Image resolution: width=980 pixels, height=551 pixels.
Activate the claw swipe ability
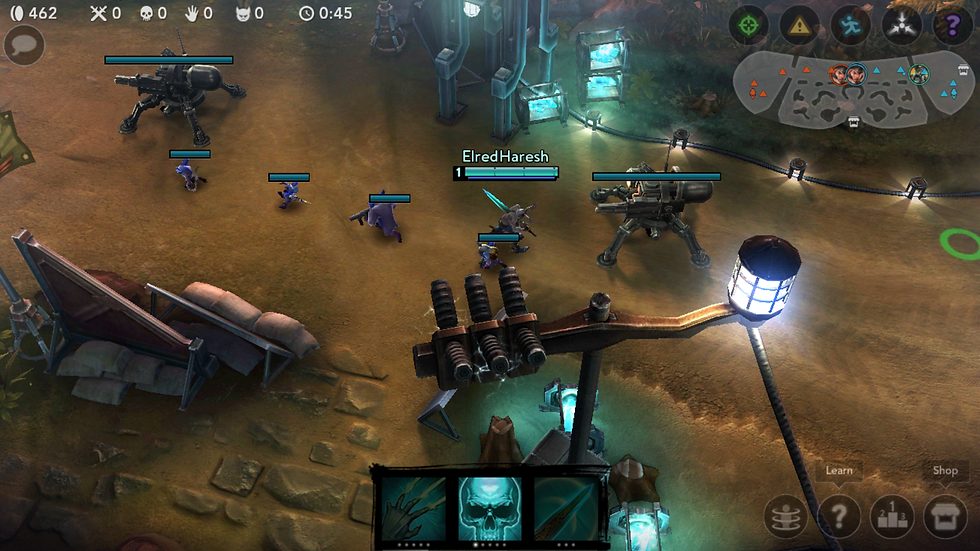(x=413, y=506)
